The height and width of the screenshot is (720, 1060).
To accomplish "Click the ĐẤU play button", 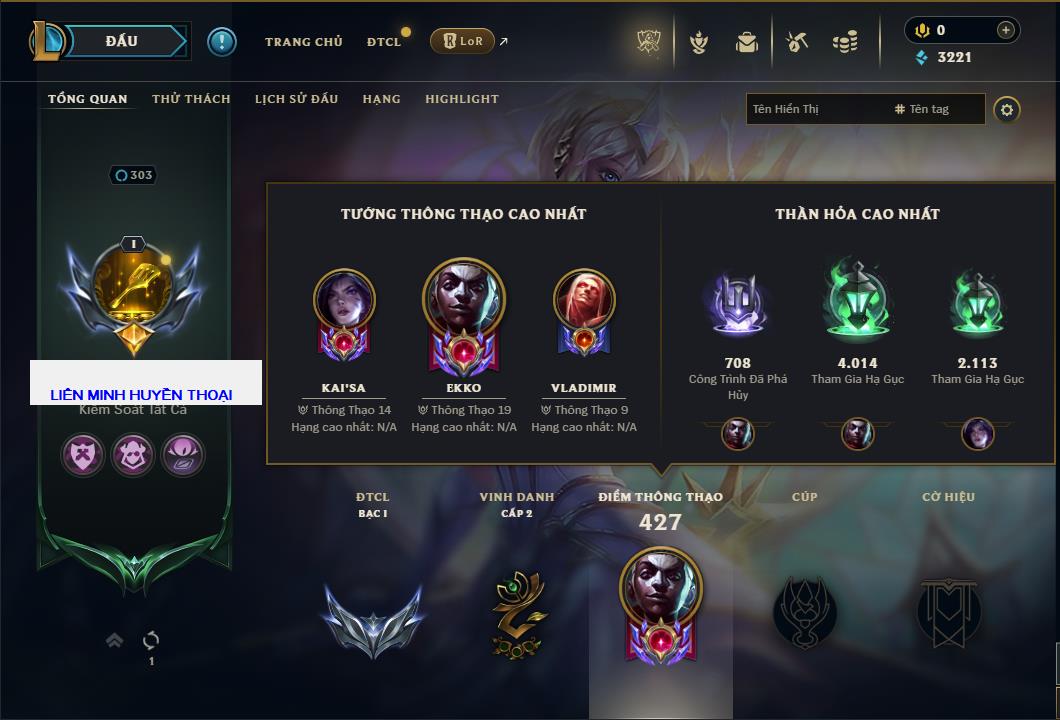I will coord(122,41).
